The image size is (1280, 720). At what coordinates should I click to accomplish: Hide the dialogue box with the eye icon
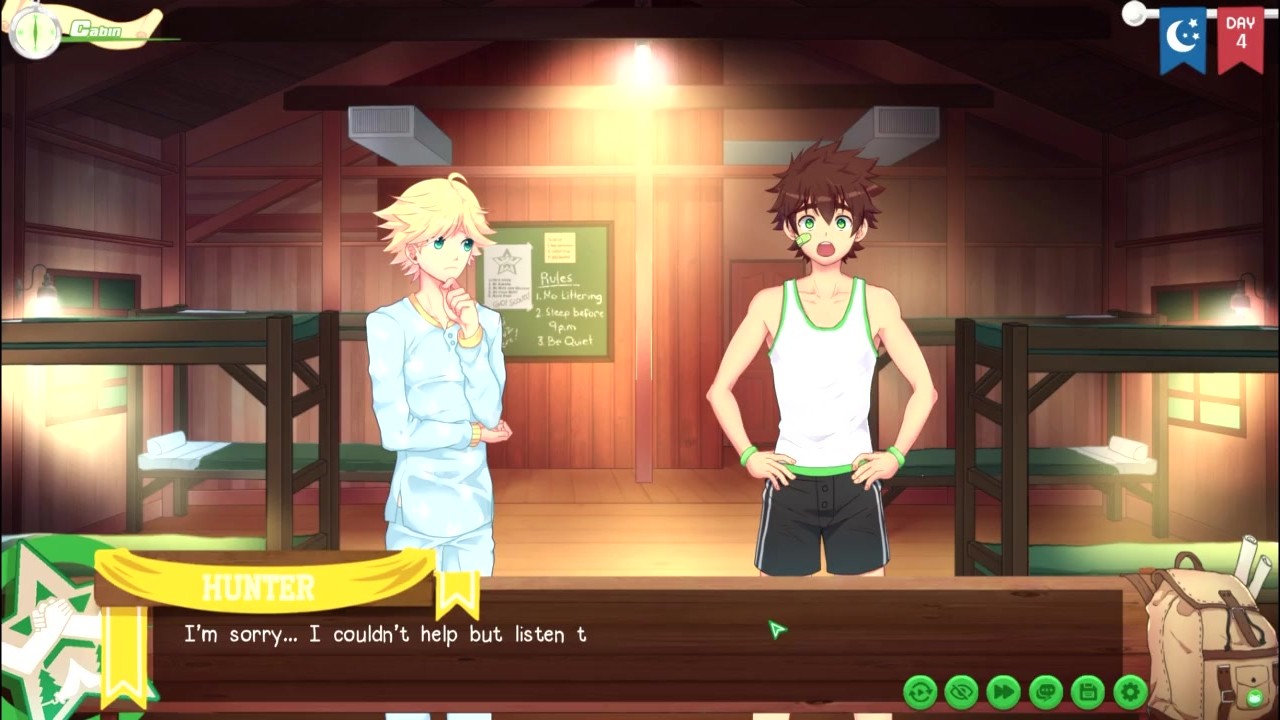click(962, 691)
